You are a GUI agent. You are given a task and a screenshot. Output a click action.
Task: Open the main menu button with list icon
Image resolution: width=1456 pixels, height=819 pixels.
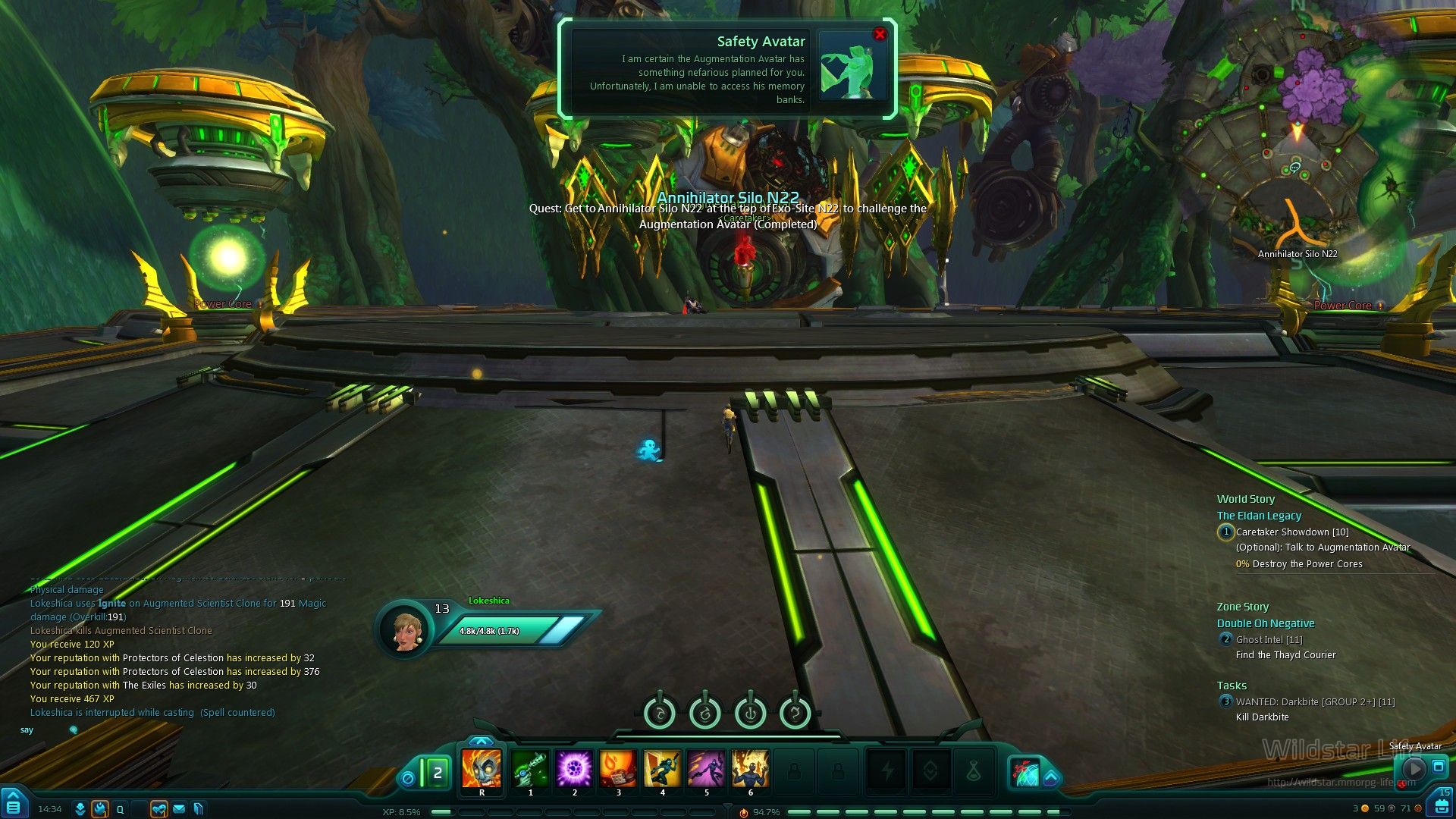tap(14, 806)
